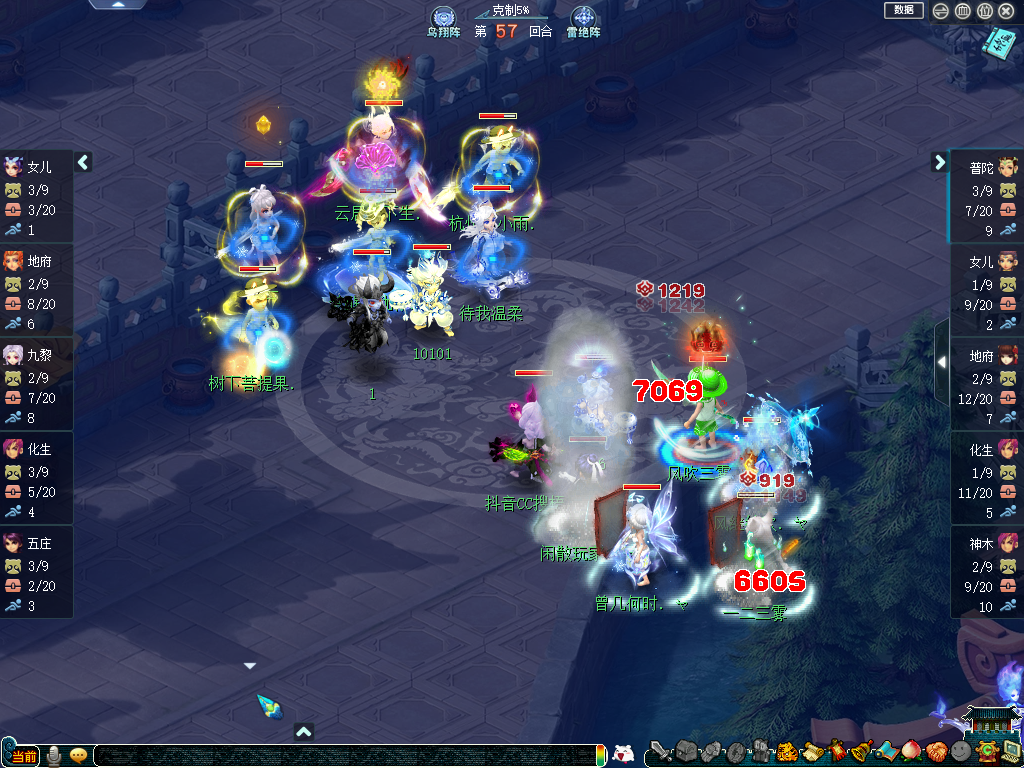Close the spectate view with X button
The width and height of the screenshot is (1024, 768).
tap(1007, 10)
